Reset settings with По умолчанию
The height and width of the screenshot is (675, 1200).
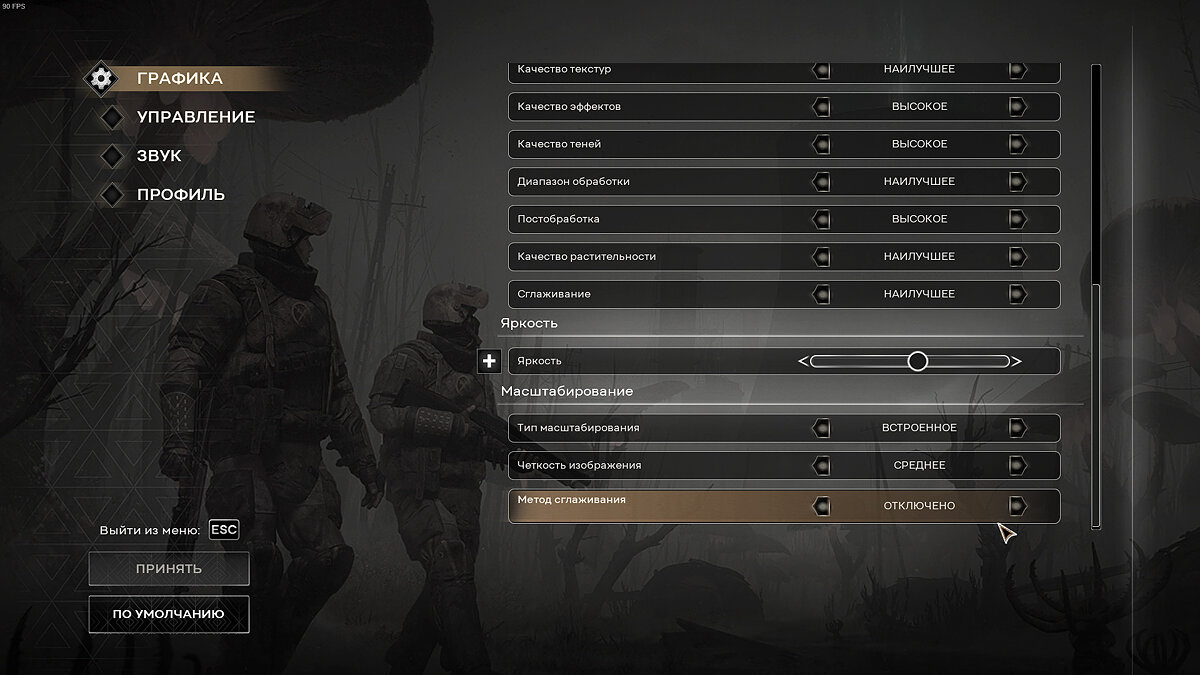pyautogui.click(x=169, y=614)
